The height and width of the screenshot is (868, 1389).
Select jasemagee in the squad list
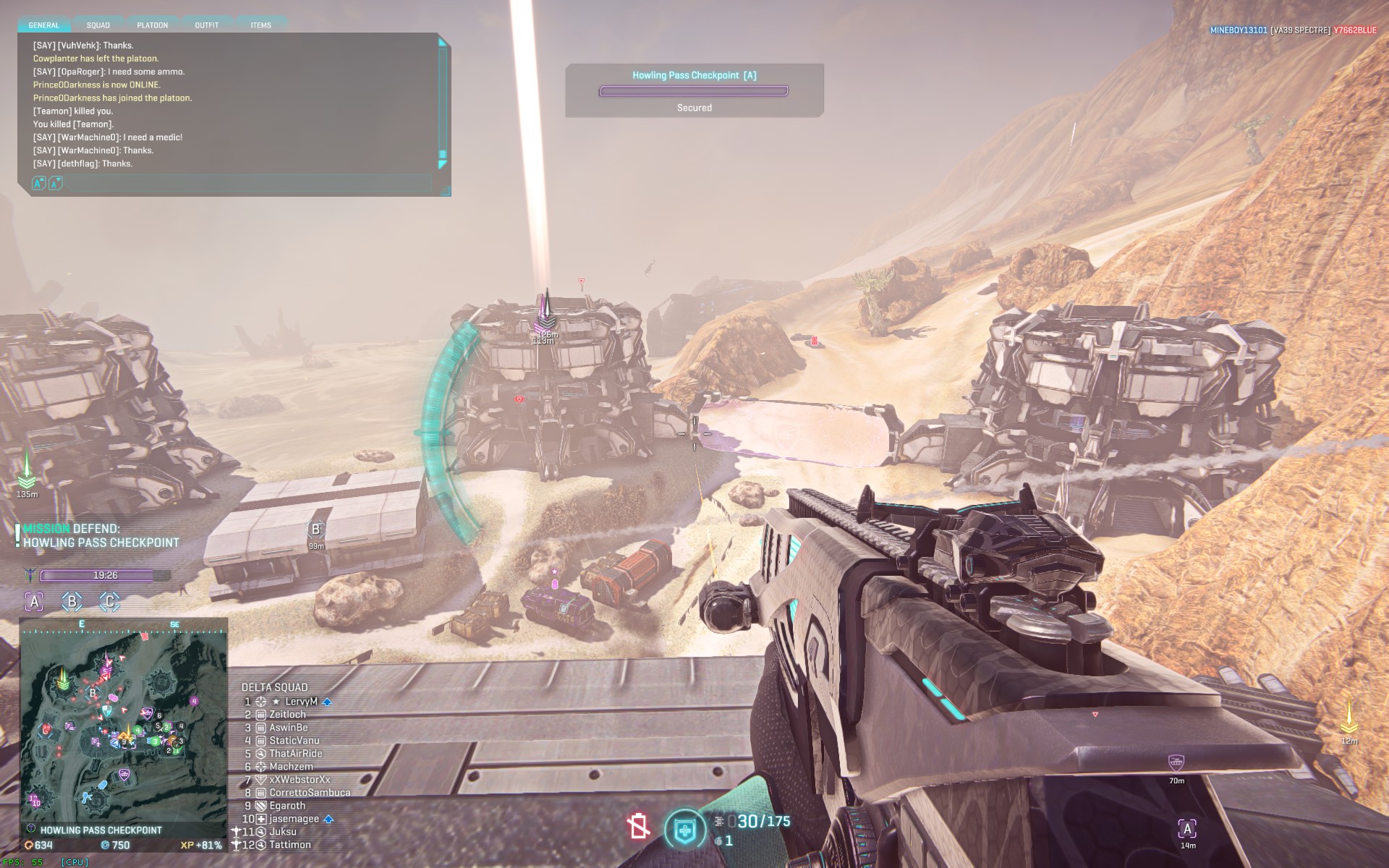294,819
